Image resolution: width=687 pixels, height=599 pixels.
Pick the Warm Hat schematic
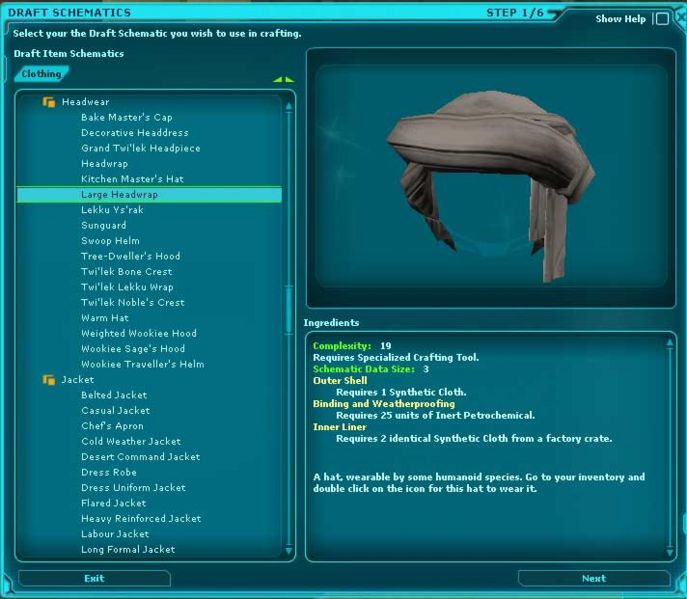click(x=104, y=318)
